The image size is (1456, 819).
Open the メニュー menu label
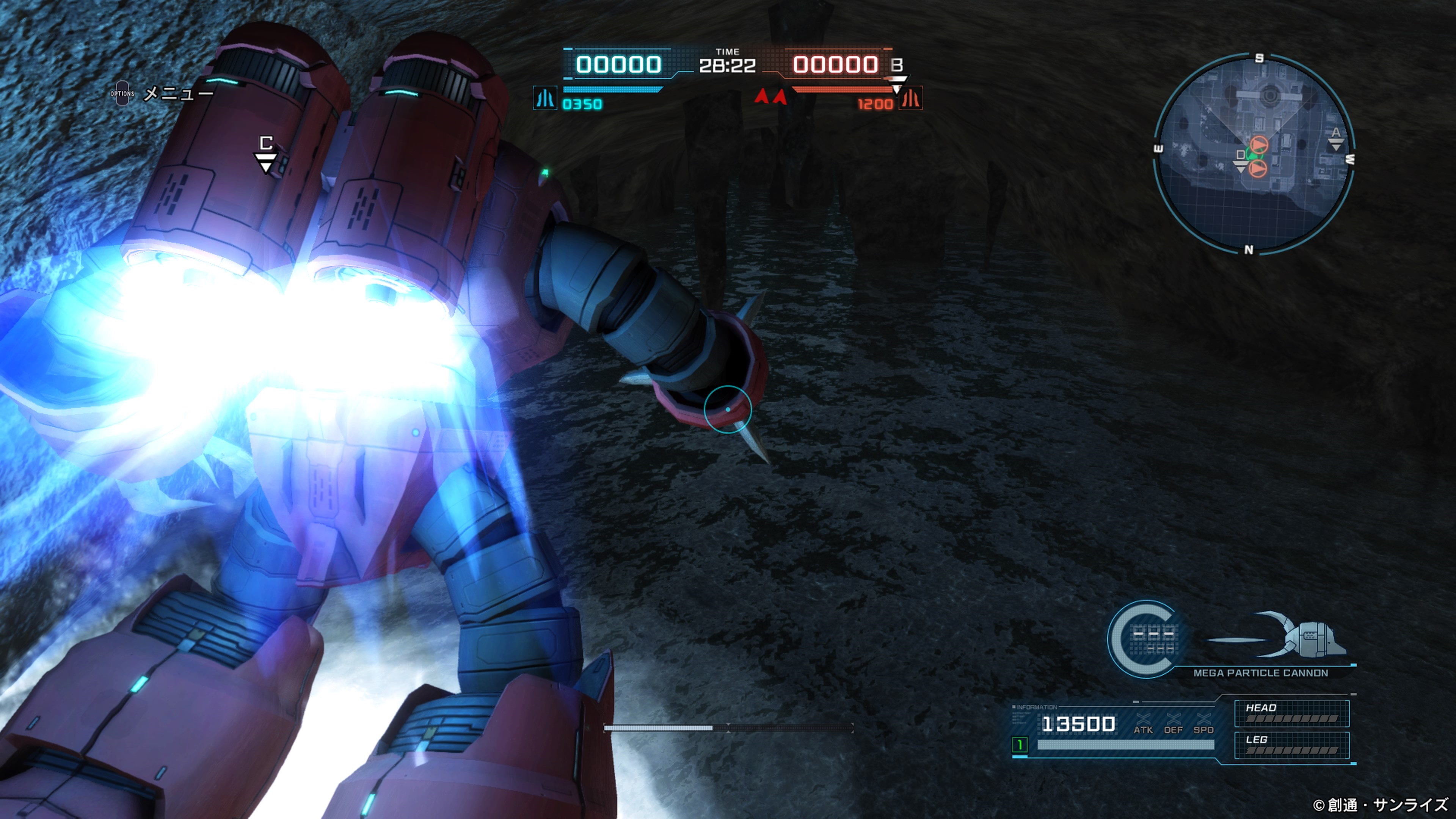point(178,93)
